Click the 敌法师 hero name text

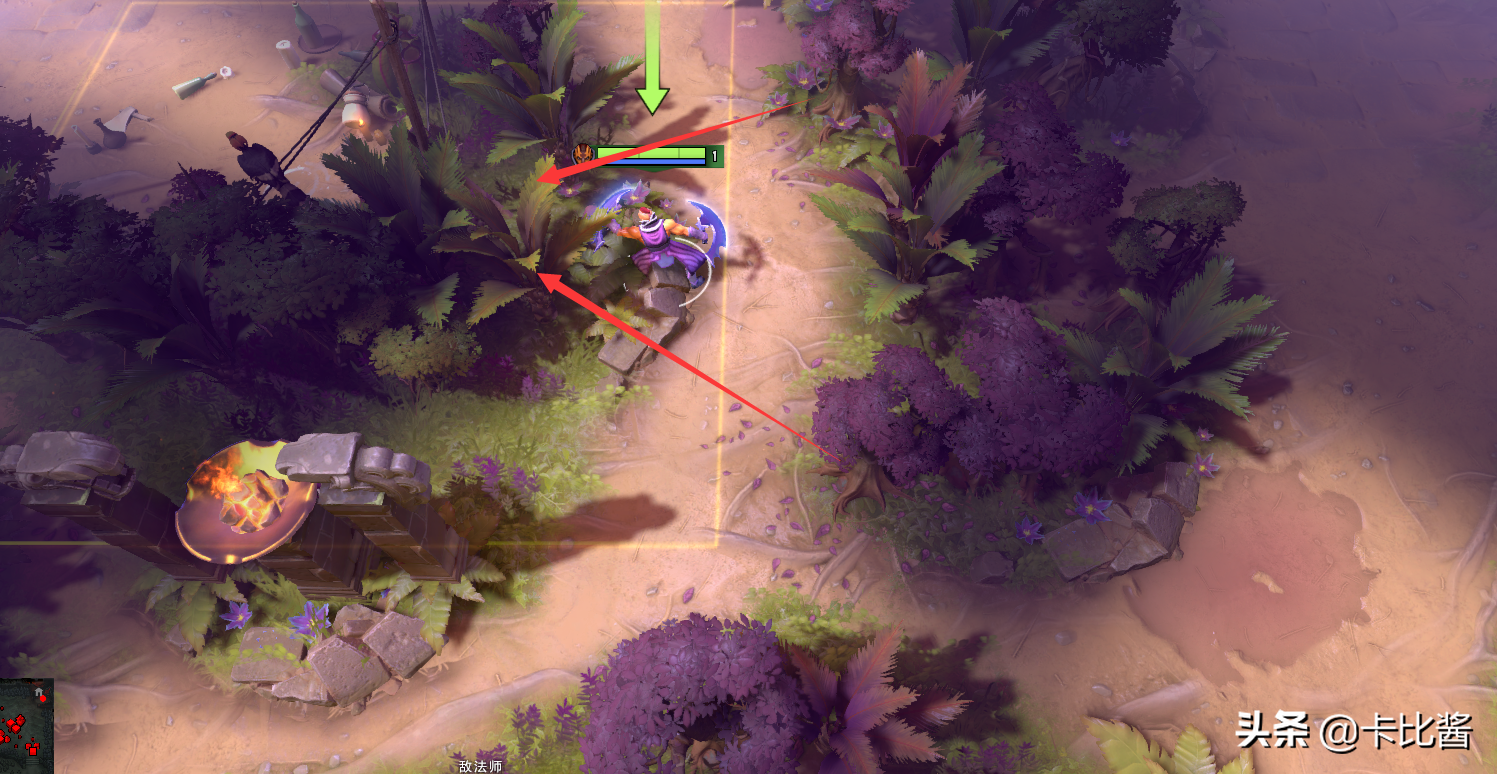click(479, 766)
